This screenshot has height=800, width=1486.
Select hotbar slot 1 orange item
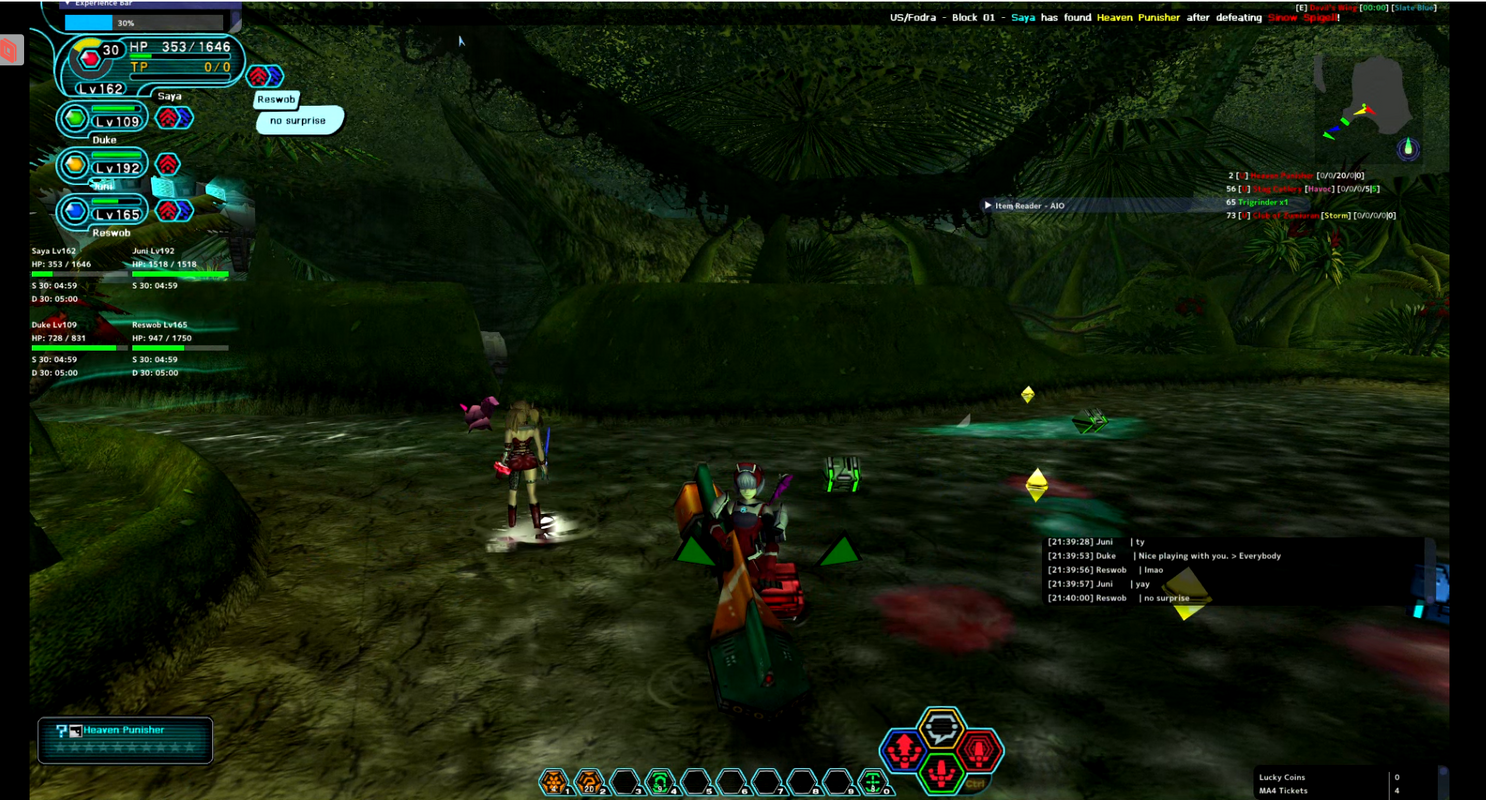pyautogui.click(x=553, y=782)
